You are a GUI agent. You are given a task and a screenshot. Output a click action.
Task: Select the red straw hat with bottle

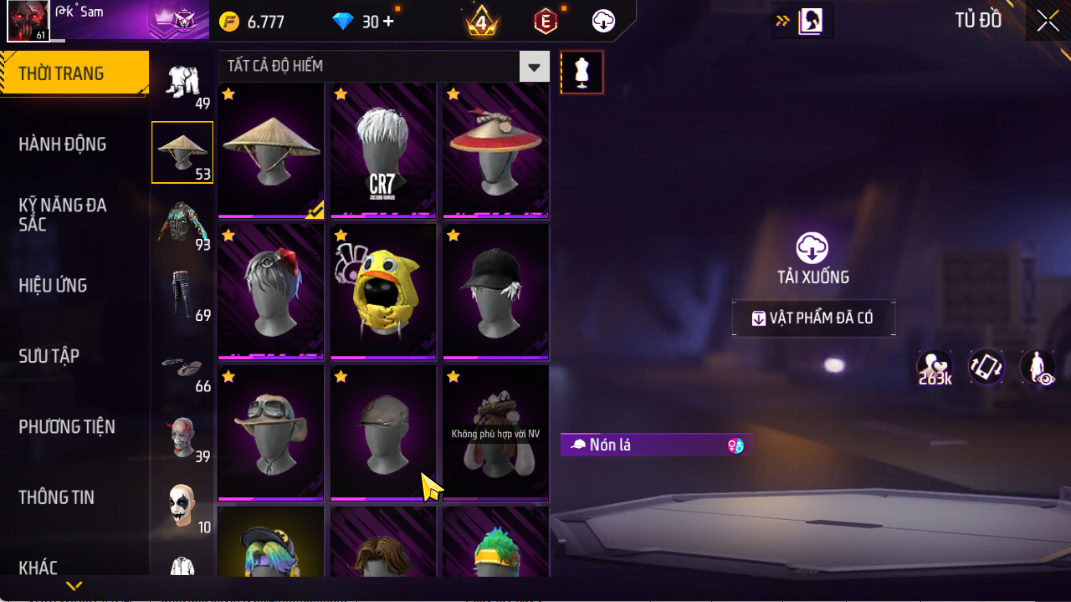click(x=495, y=150)
